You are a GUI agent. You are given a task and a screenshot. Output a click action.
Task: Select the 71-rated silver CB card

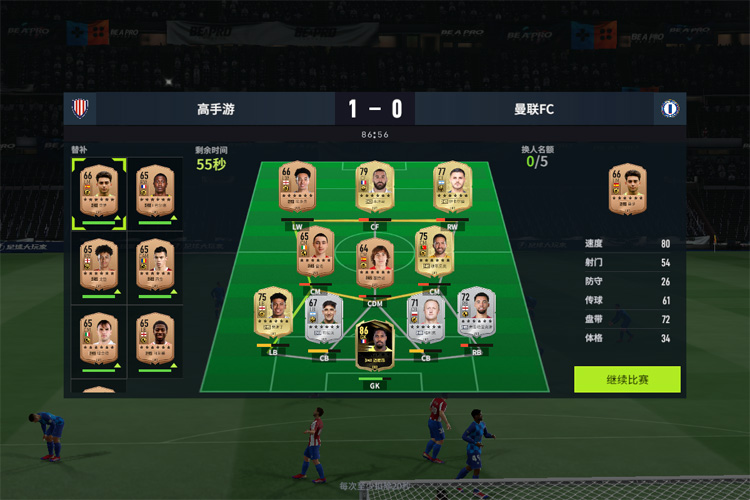click(x=426, y=317)
